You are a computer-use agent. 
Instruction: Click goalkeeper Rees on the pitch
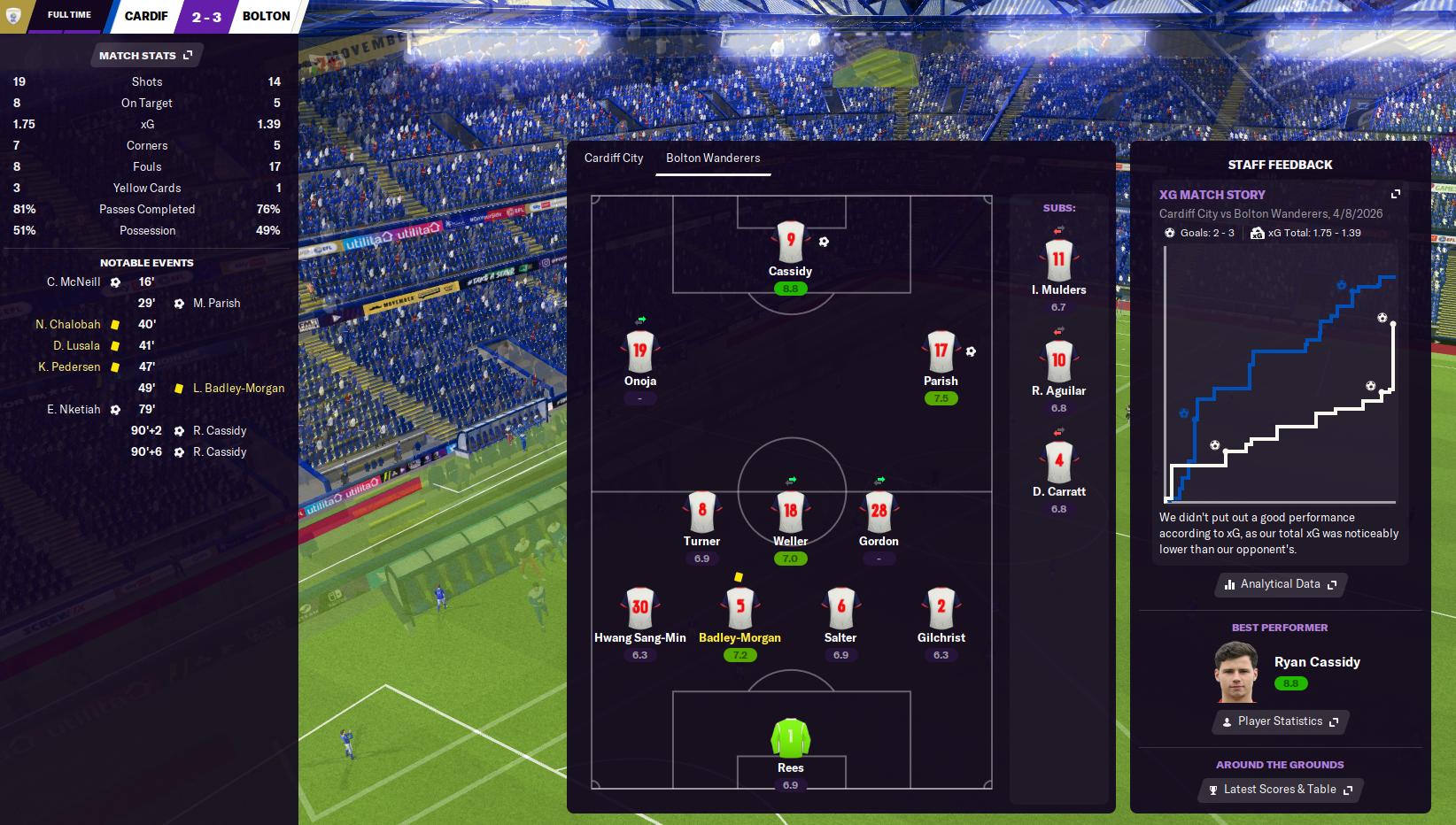click(790, 737)
